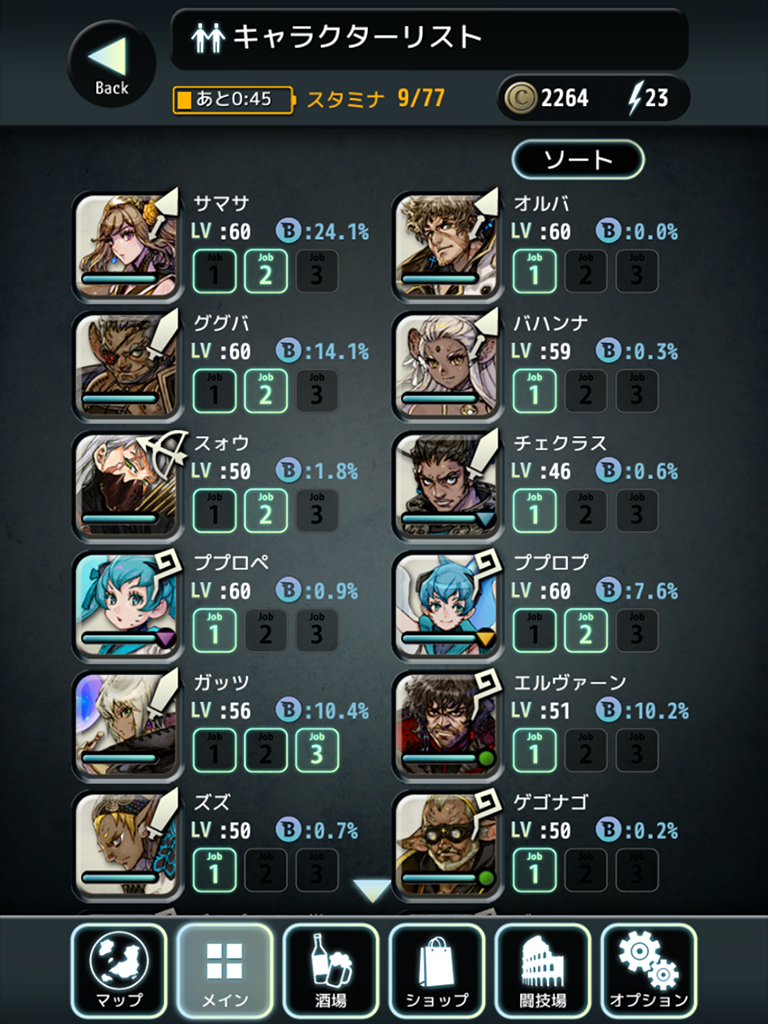The image size is (768, 1024).
Task: Enter the 闘技場 arena
Action: (543, 971)
